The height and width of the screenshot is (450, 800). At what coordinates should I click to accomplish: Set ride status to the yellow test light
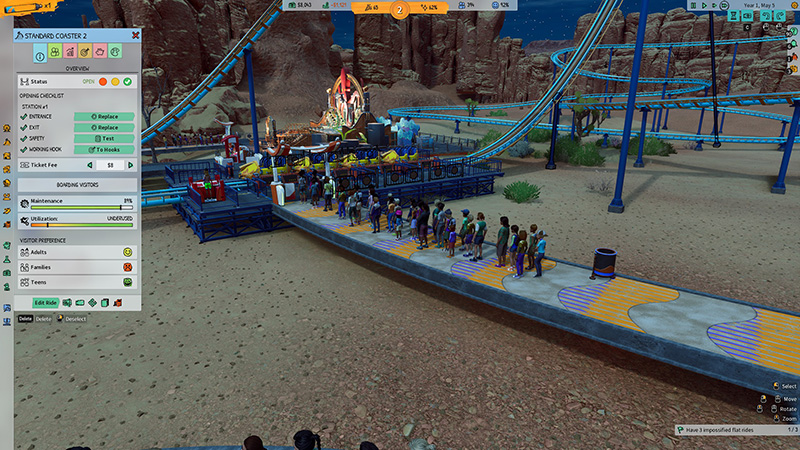115,81
